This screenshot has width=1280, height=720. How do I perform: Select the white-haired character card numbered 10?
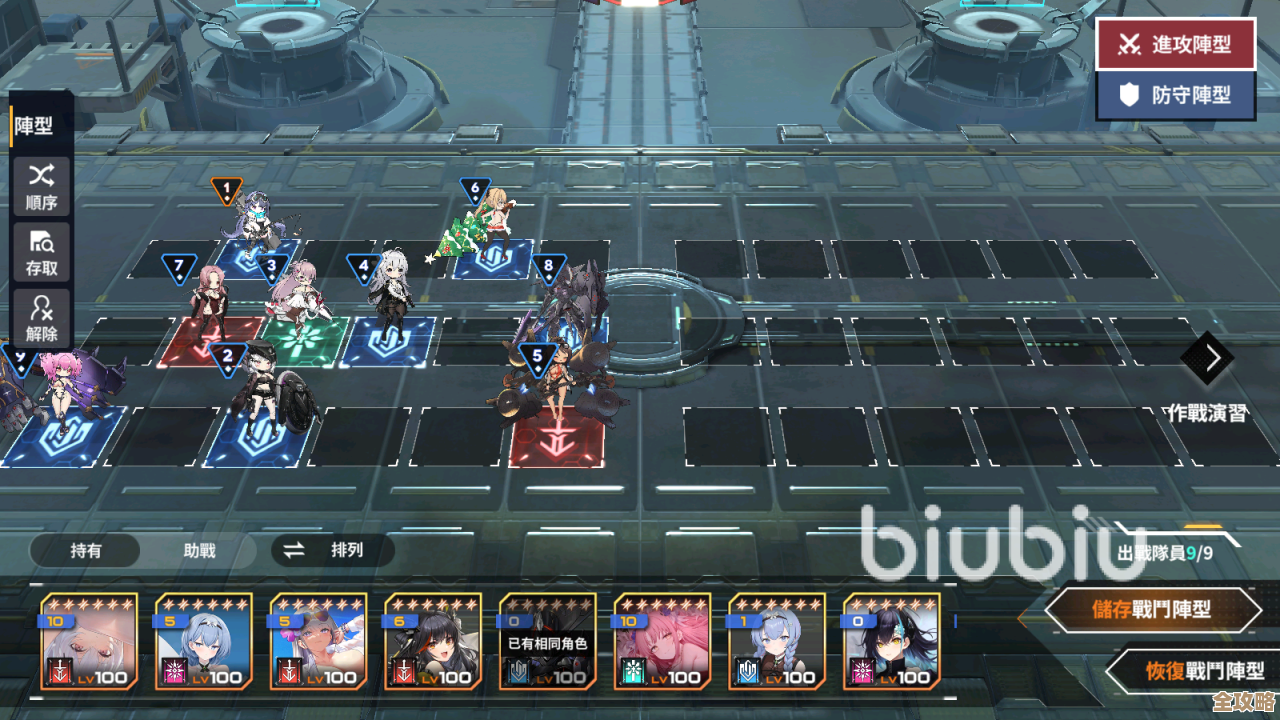(89, 642)
